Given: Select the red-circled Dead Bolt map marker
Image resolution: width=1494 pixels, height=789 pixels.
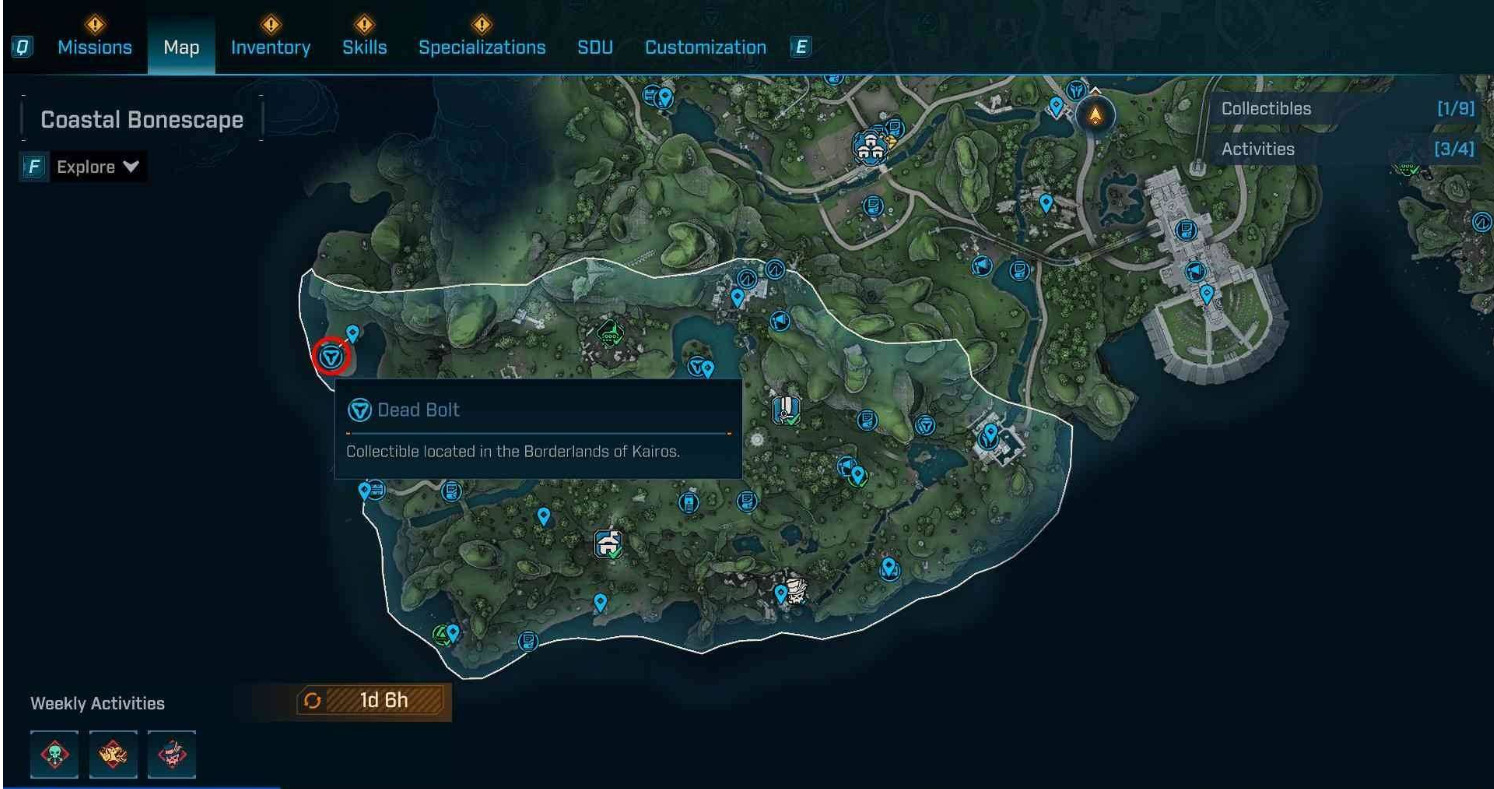Looking at the screenshot, I should (x=330, y=356).
